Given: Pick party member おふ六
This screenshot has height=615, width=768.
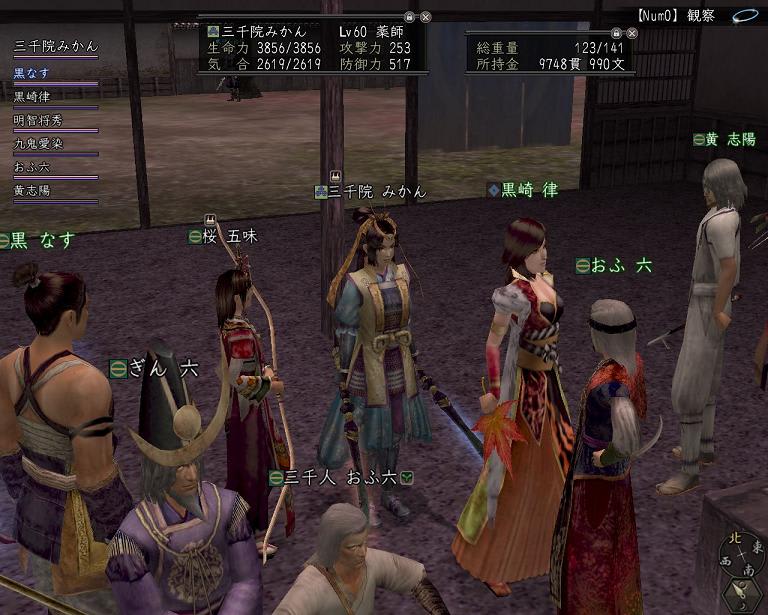Looking at the screenshot, I should point(31,167).
